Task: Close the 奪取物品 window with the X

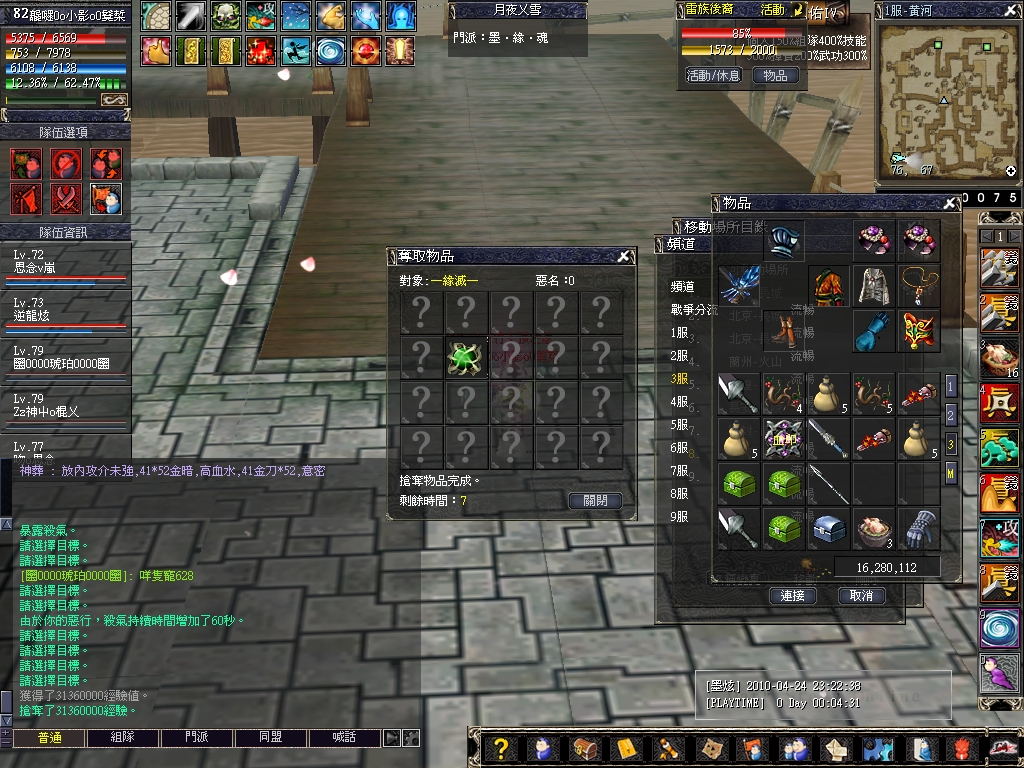Action: [623, 256]
